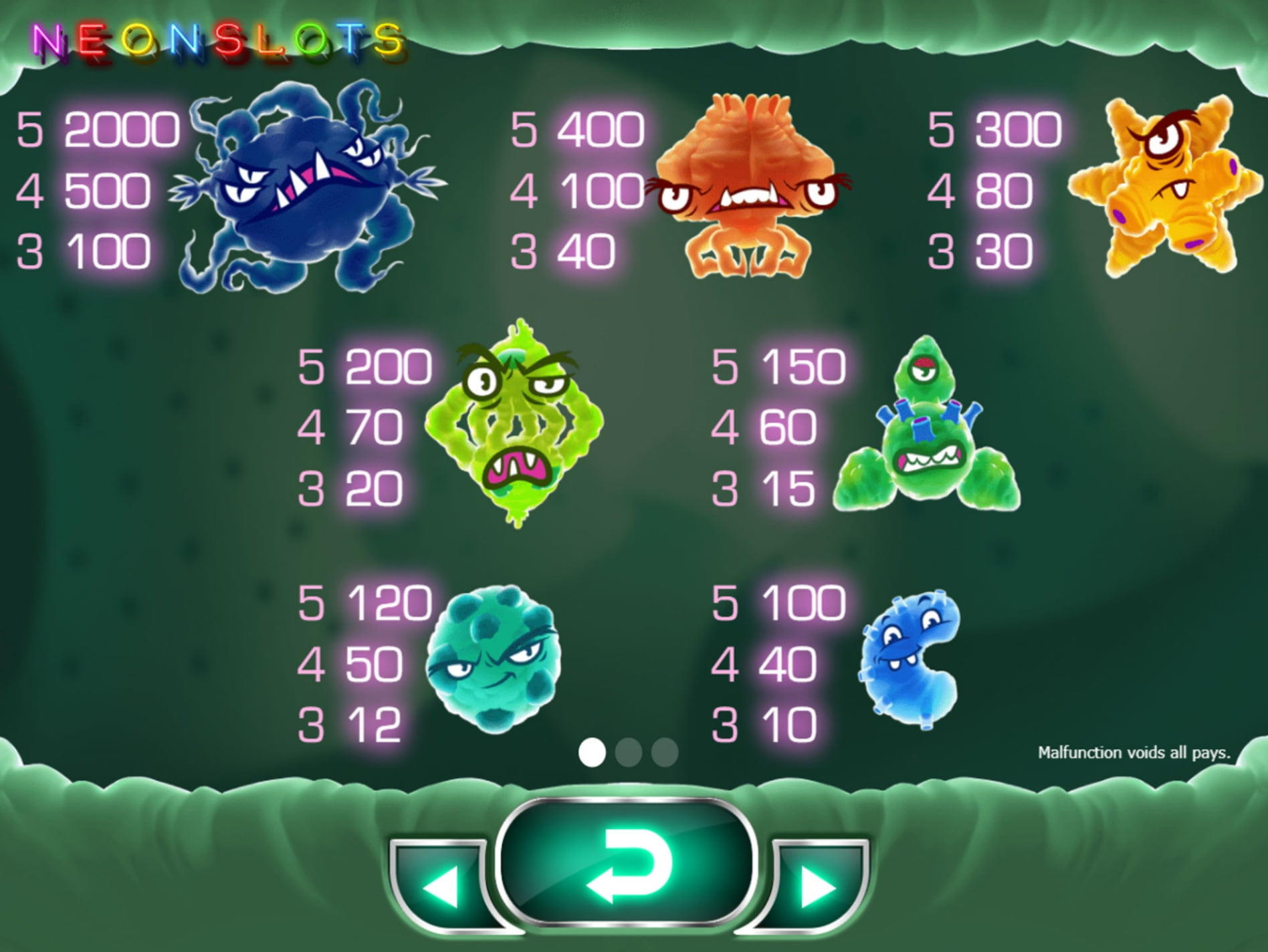
Task: Open the NeonSlots logo link
Action: (x=218, y=41)
